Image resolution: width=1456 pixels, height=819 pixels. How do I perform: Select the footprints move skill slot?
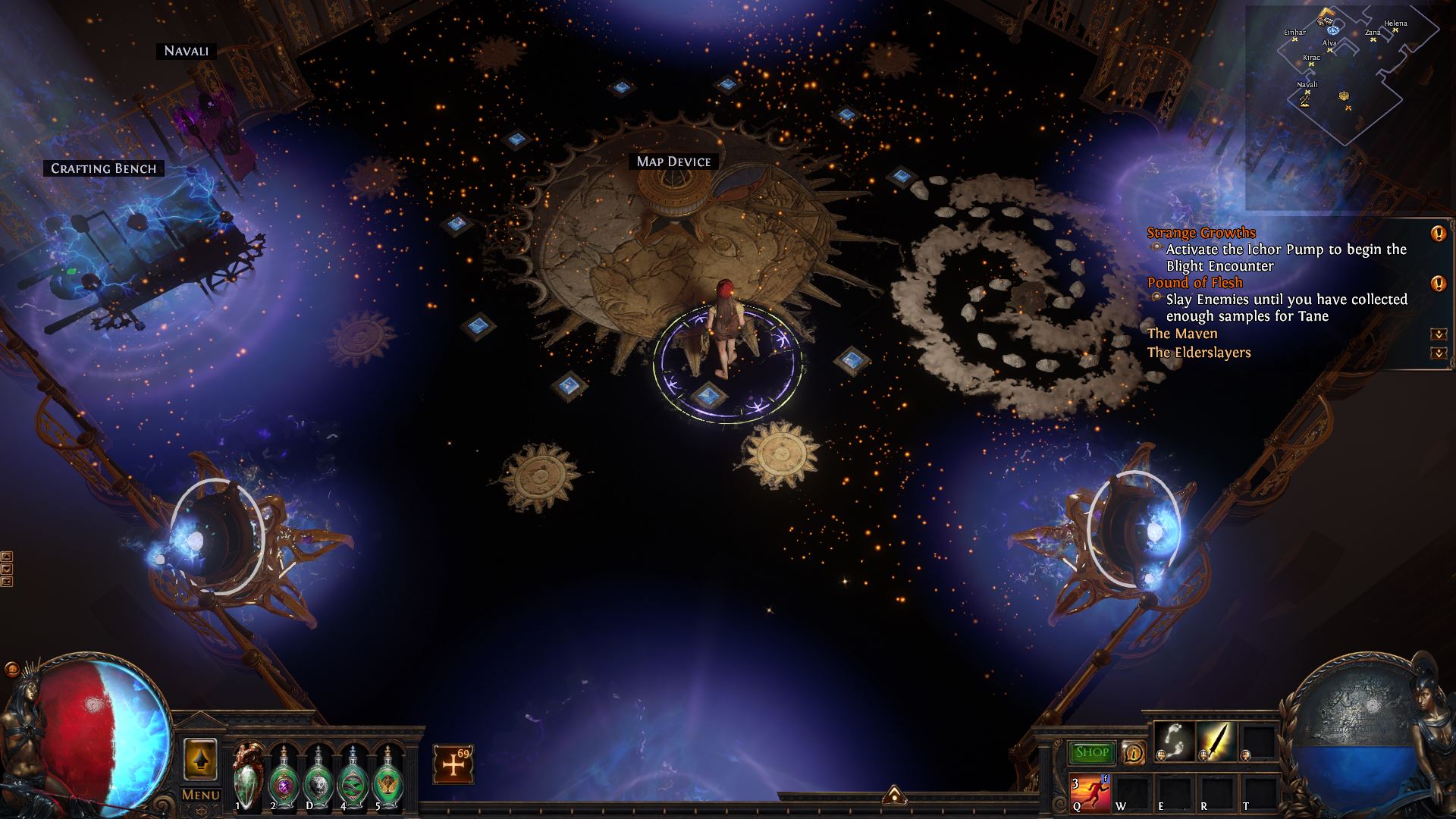point(1175,741)
